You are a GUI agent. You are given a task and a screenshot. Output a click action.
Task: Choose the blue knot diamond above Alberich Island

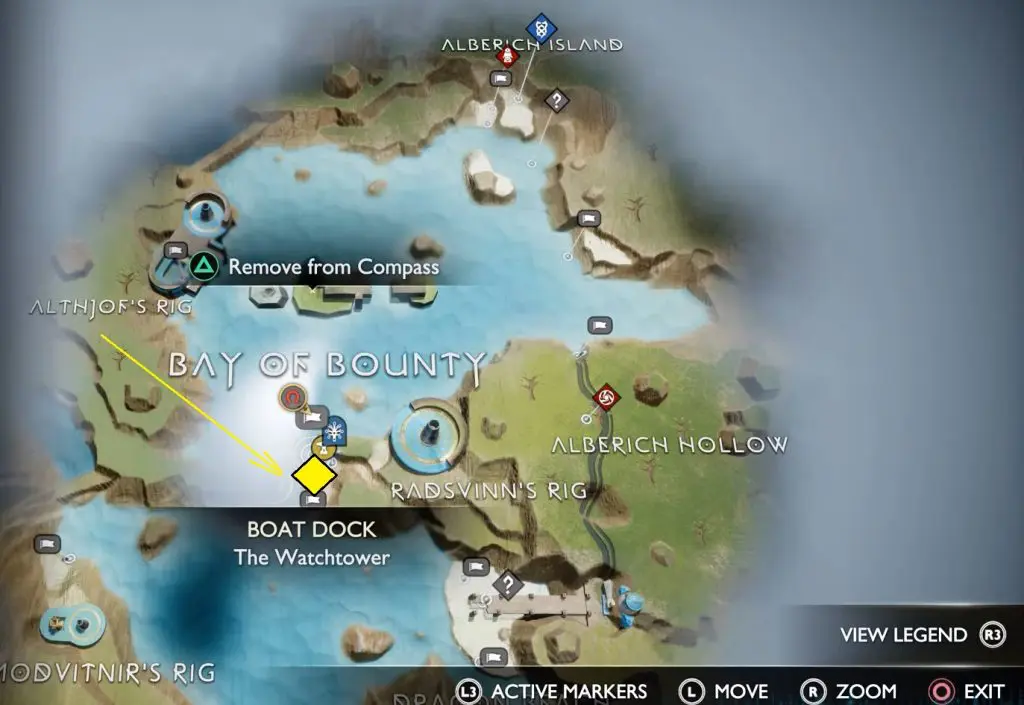541,27
